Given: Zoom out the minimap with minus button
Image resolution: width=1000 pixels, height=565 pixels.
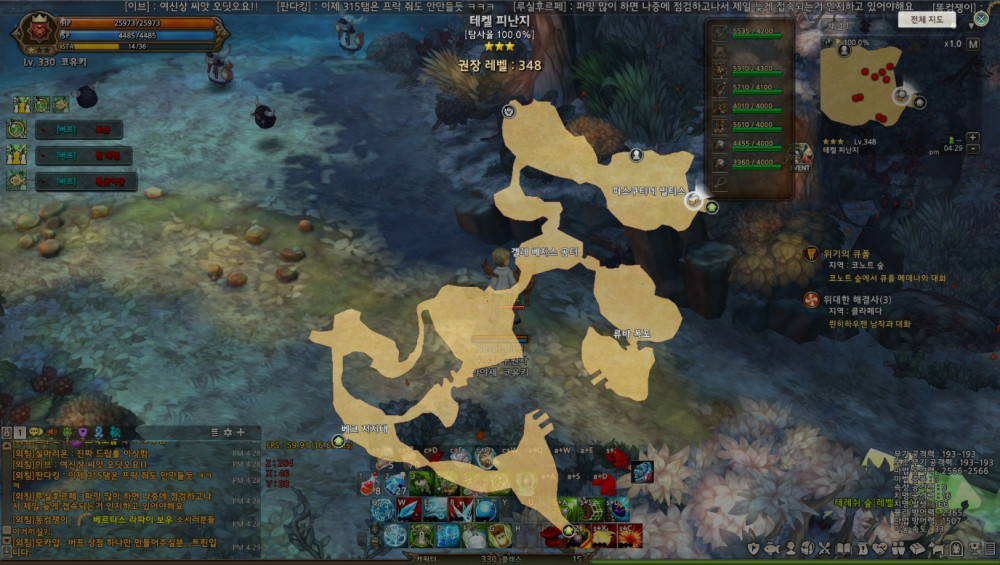Looking at the screenshot, I should coord(973,149).
